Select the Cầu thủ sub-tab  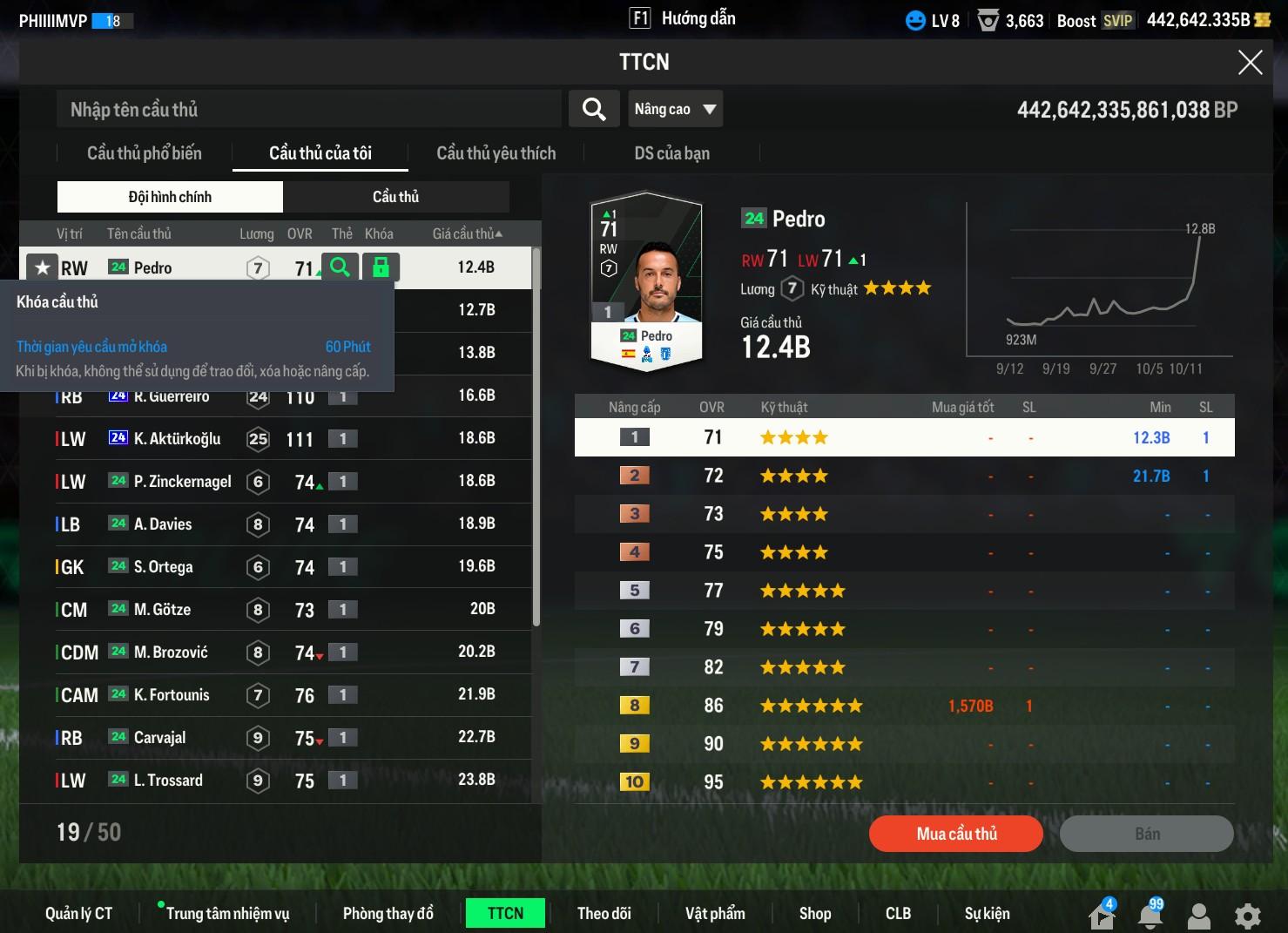click(x=395, y=197)
